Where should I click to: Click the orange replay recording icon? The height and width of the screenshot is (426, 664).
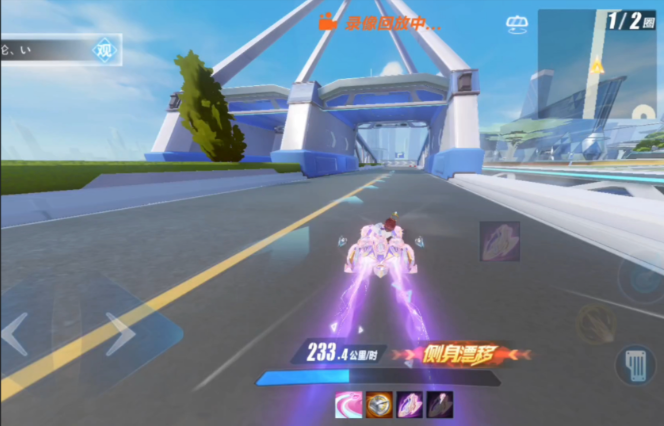point(327,20)
